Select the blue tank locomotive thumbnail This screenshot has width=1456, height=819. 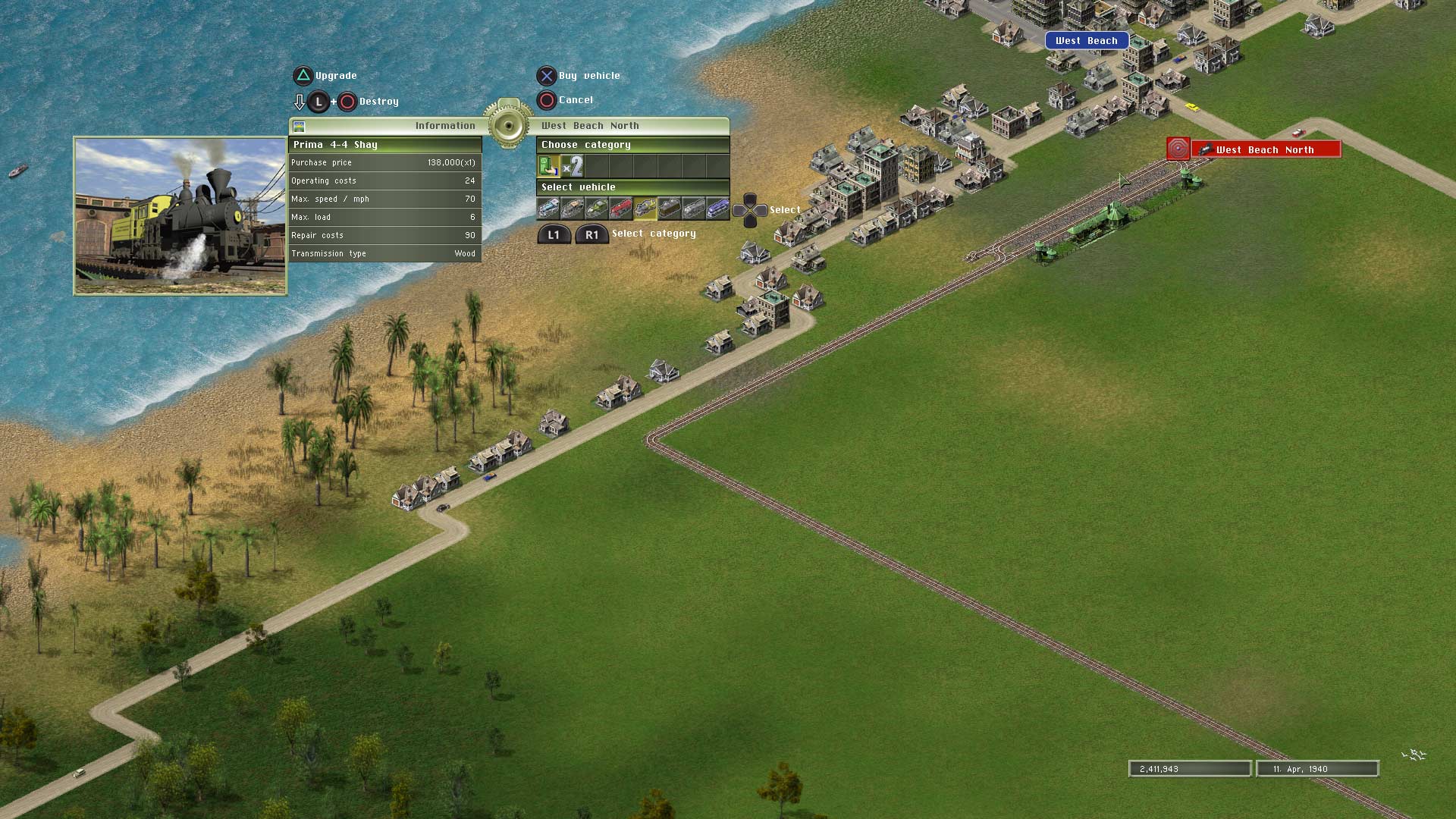point(548,209)
